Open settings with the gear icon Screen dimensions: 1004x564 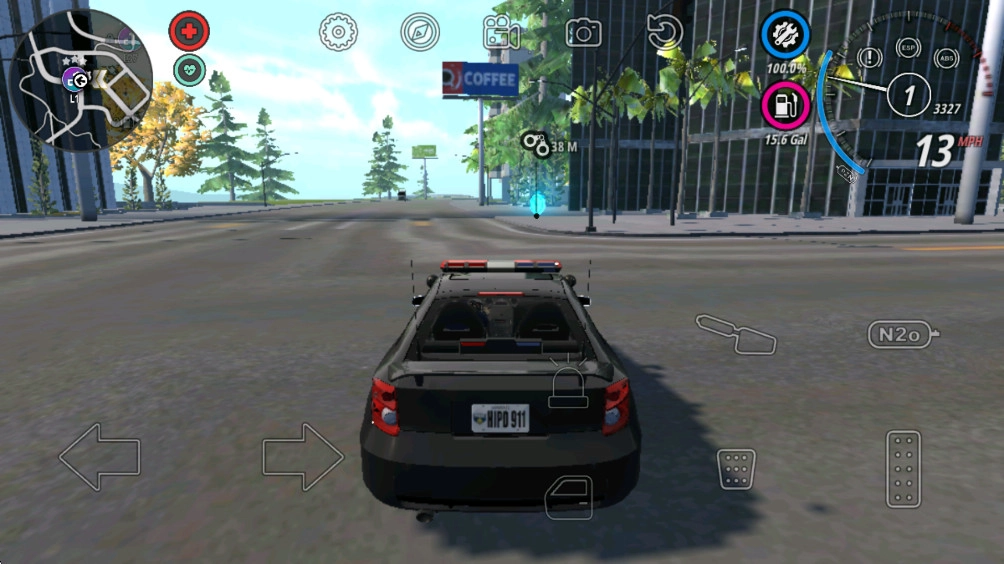point(338,32)
